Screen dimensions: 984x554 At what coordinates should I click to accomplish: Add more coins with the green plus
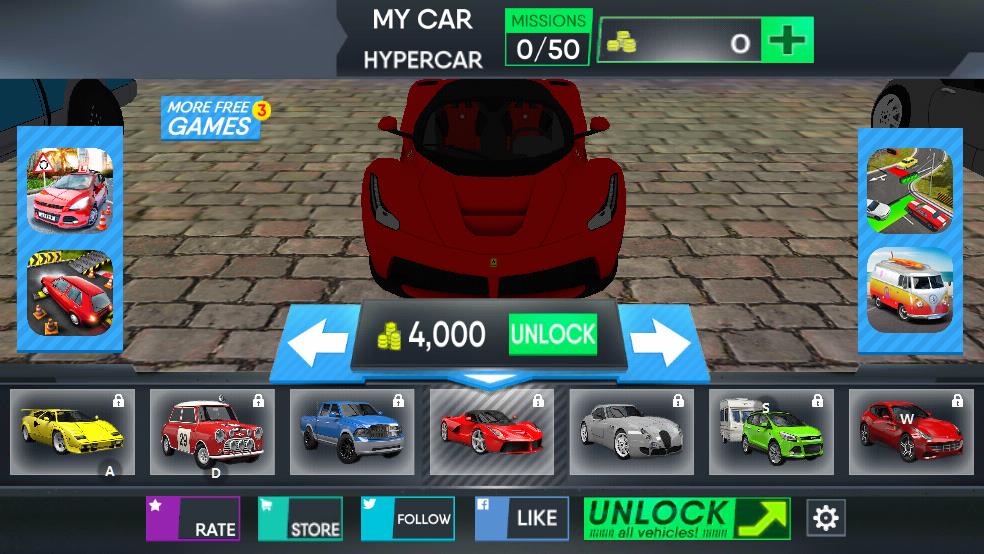[787, 41]
